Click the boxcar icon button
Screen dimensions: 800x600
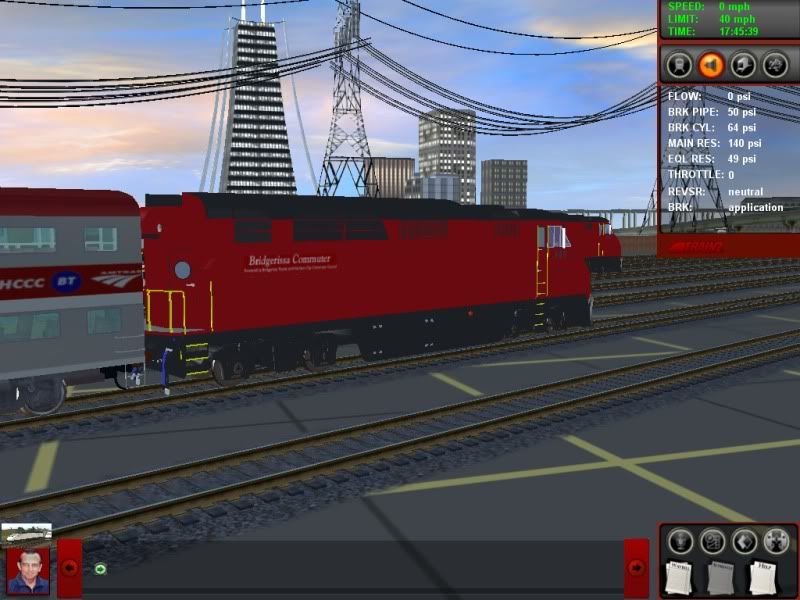[x=743, y=64]
